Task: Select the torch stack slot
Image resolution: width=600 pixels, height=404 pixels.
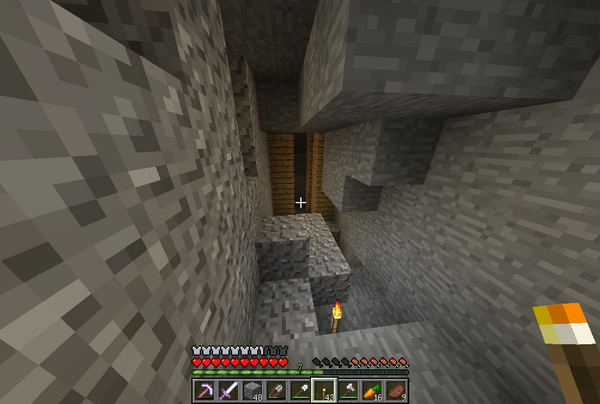Action: (323, 390)
